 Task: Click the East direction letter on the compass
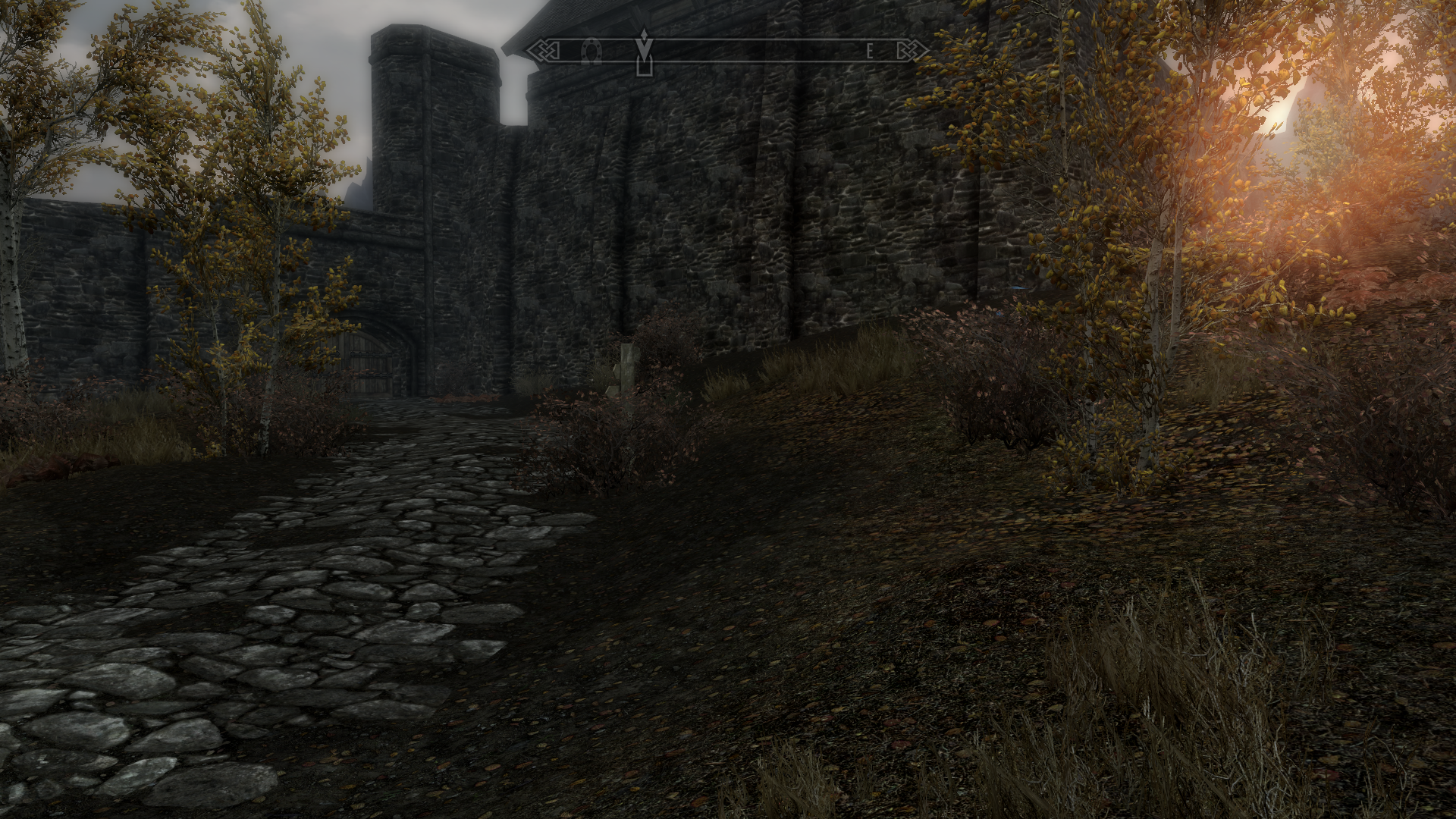coord(870,52)
